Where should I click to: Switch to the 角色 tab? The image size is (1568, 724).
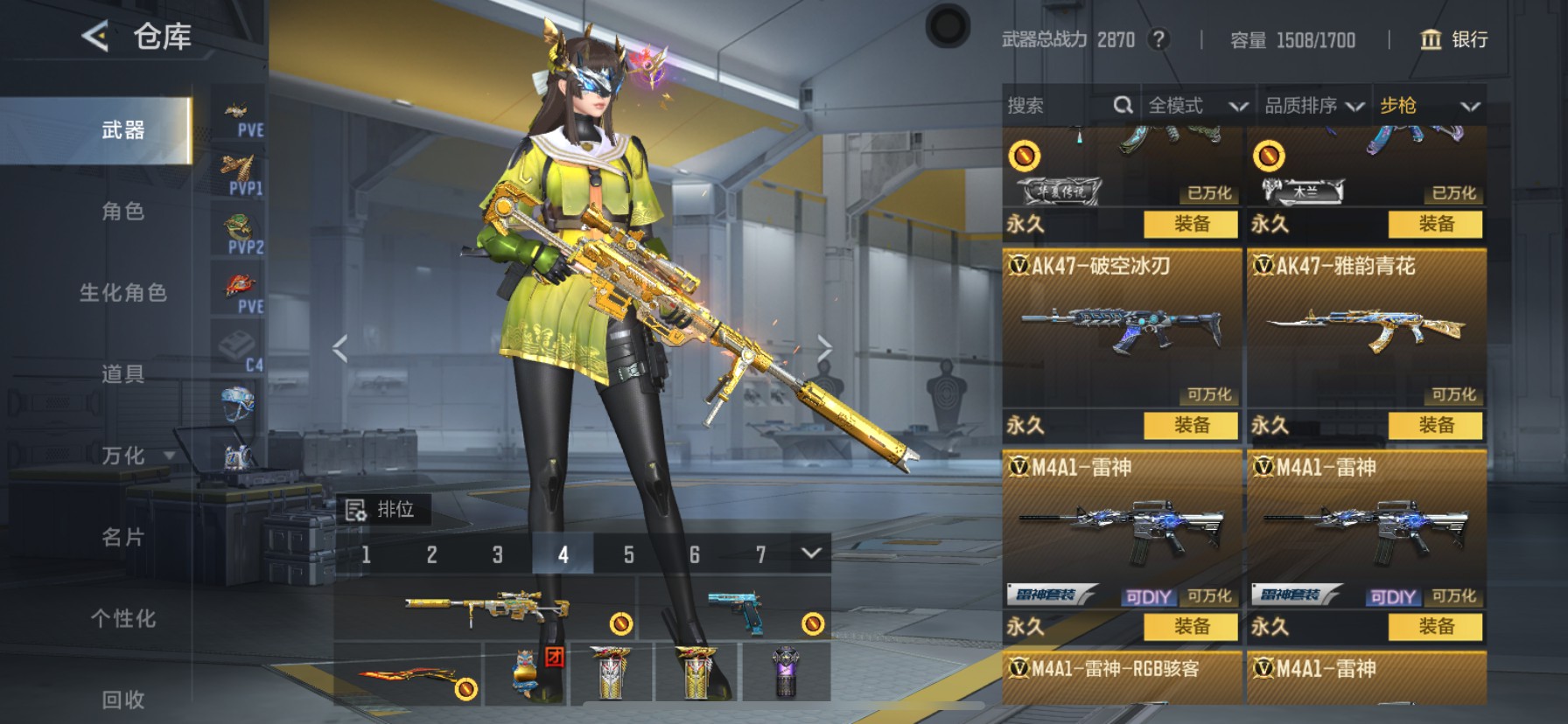point(122,212)
